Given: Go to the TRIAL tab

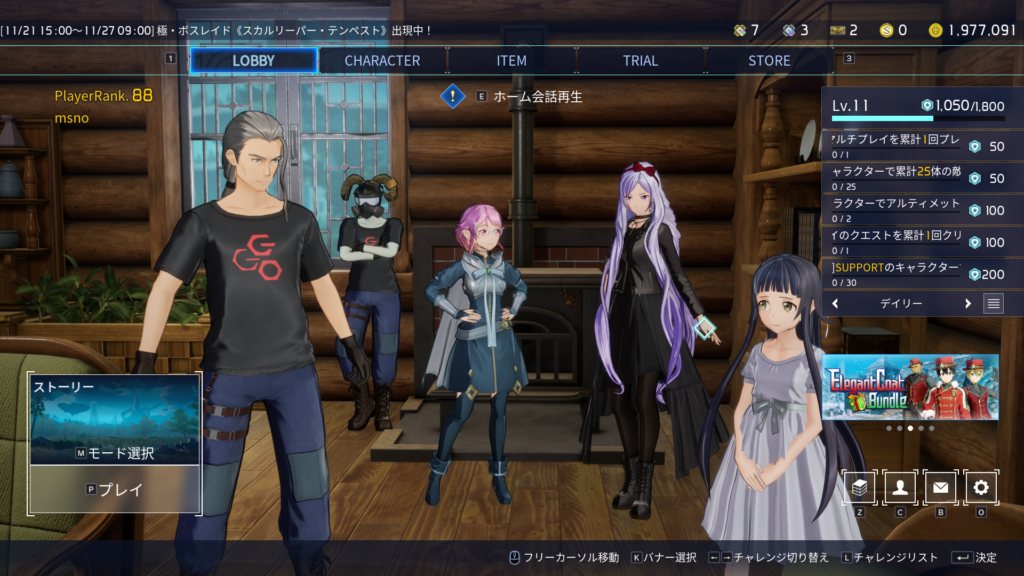Looking at the screenshot, I should tap(640, 60).
